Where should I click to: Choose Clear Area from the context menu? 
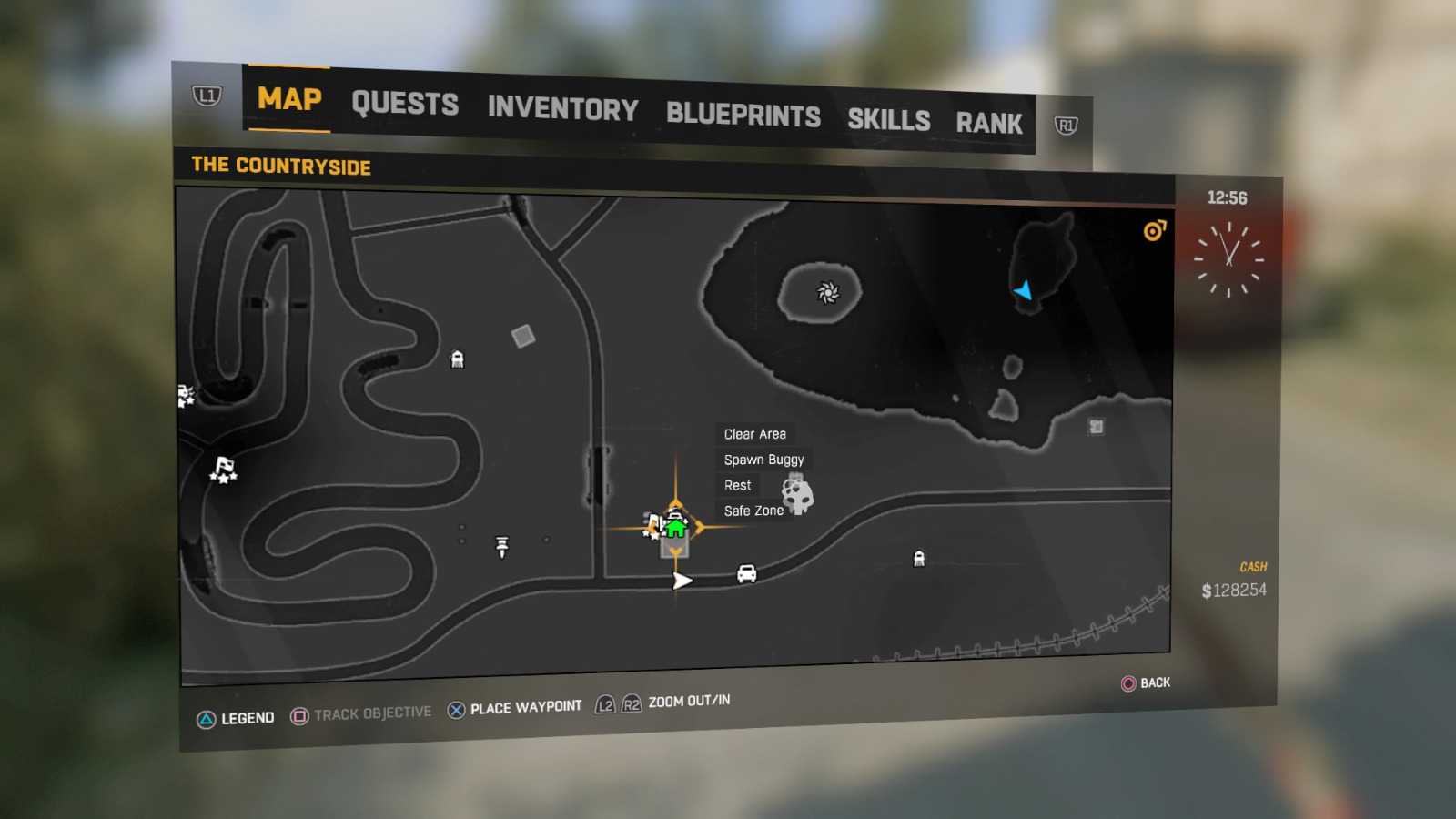[755, 434]
